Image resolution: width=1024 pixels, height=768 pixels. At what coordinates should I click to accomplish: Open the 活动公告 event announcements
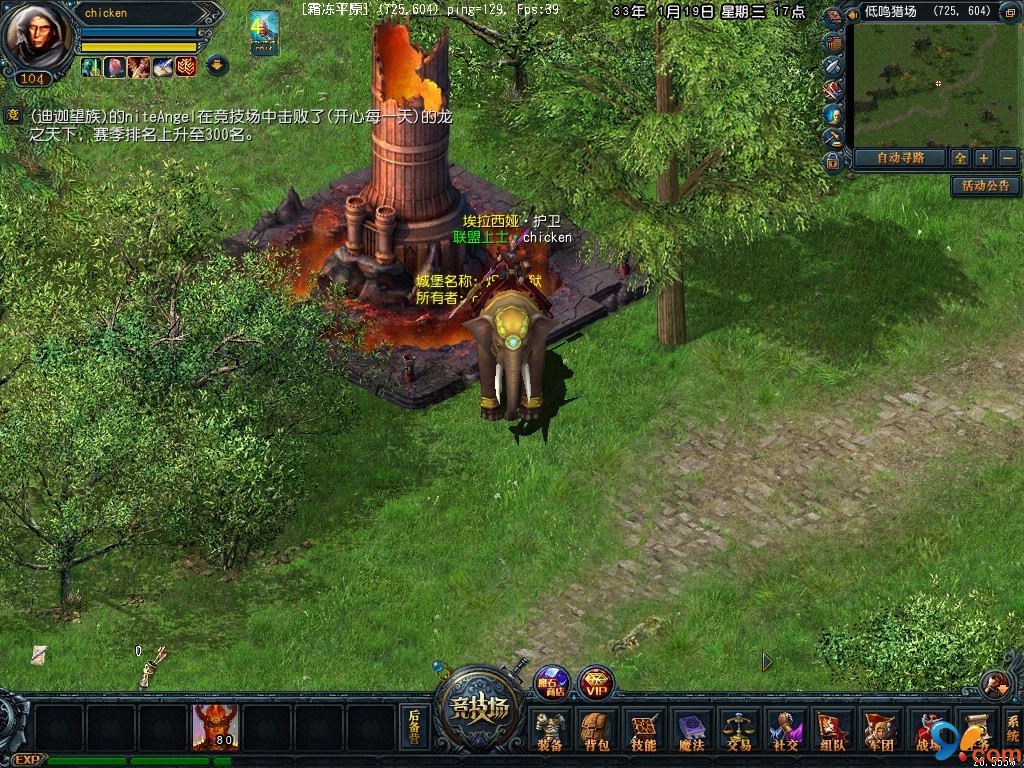click(x=986, y=186)
